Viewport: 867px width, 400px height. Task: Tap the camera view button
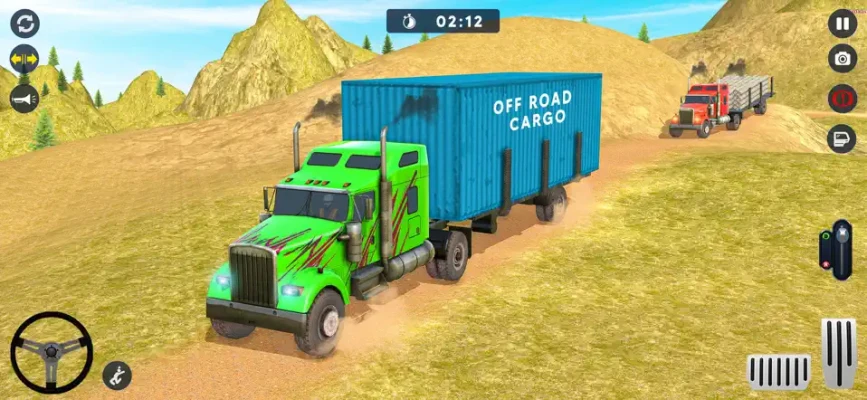842,58
